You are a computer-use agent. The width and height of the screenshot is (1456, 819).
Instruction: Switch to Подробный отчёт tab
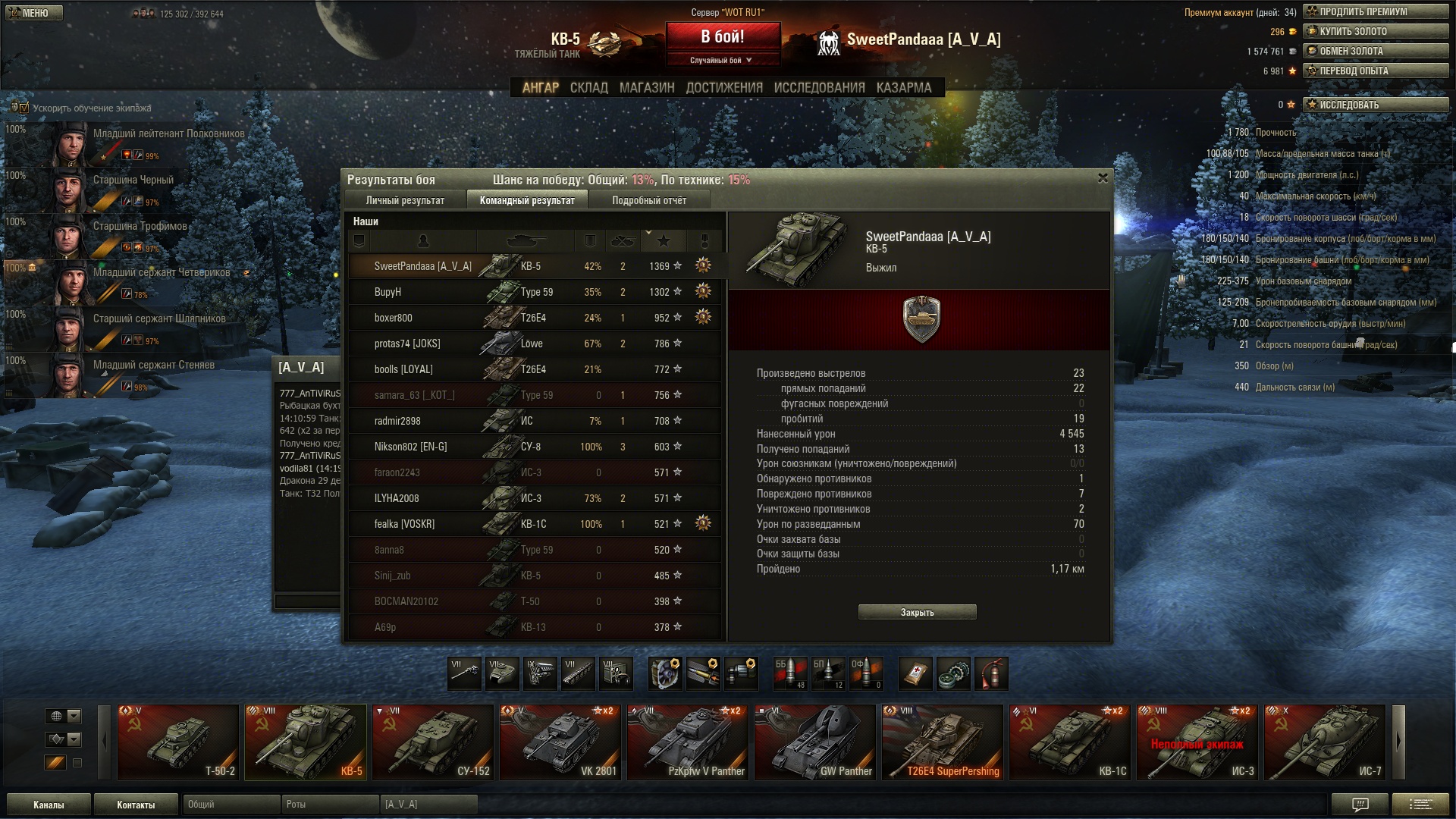coord(648,200)
